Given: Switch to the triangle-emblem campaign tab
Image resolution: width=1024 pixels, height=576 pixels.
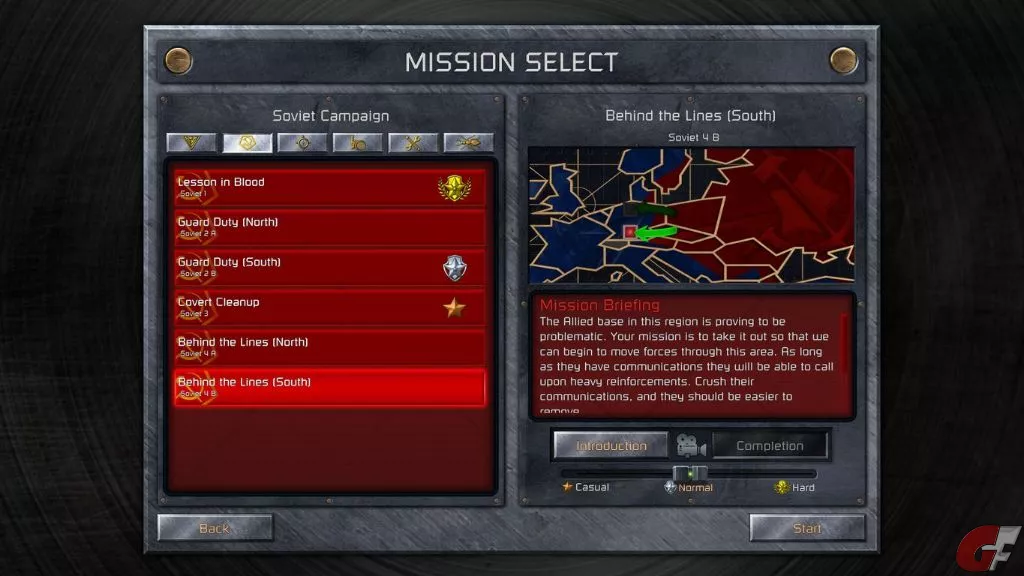Looking at the screenshot, I should click(x=192, y=143).
